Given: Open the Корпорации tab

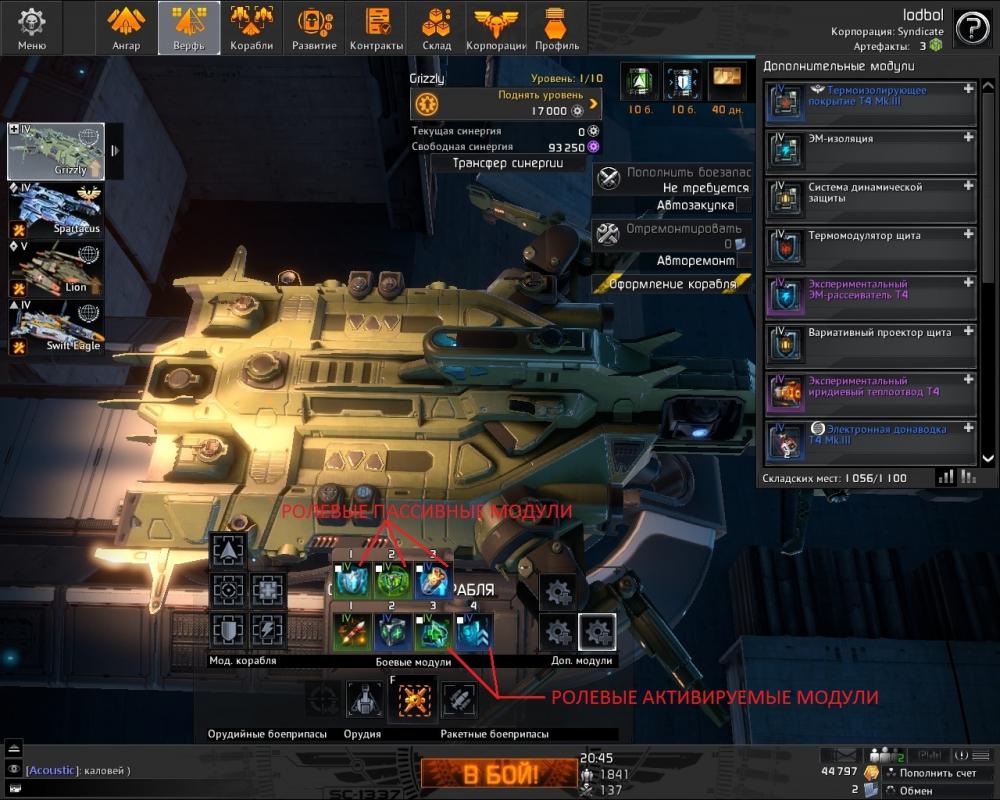Looking at the screenshot, I should pyautogui.click(x=496, y=27).
